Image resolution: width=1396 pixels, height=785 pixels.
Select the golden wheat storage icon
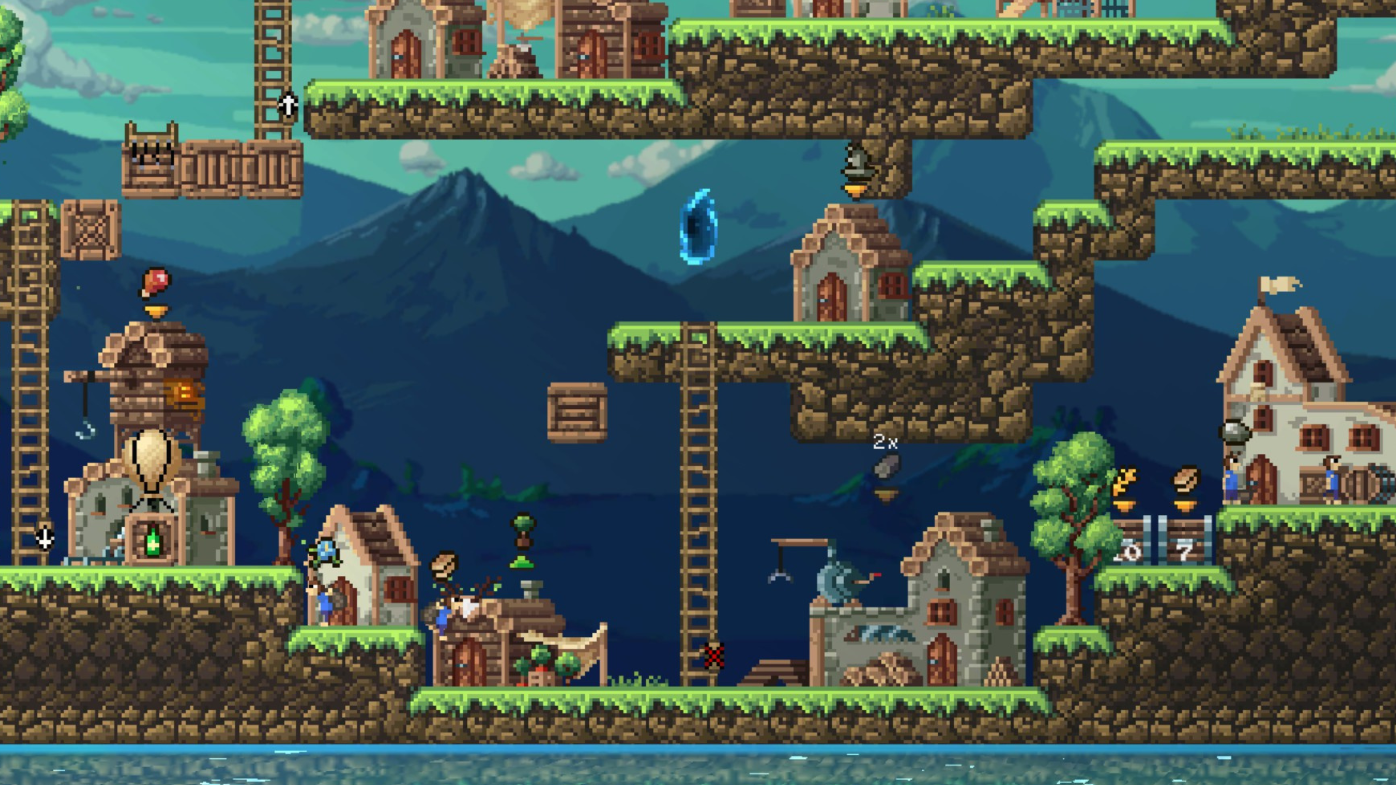pyautogui.click(x=1125, y=483)
